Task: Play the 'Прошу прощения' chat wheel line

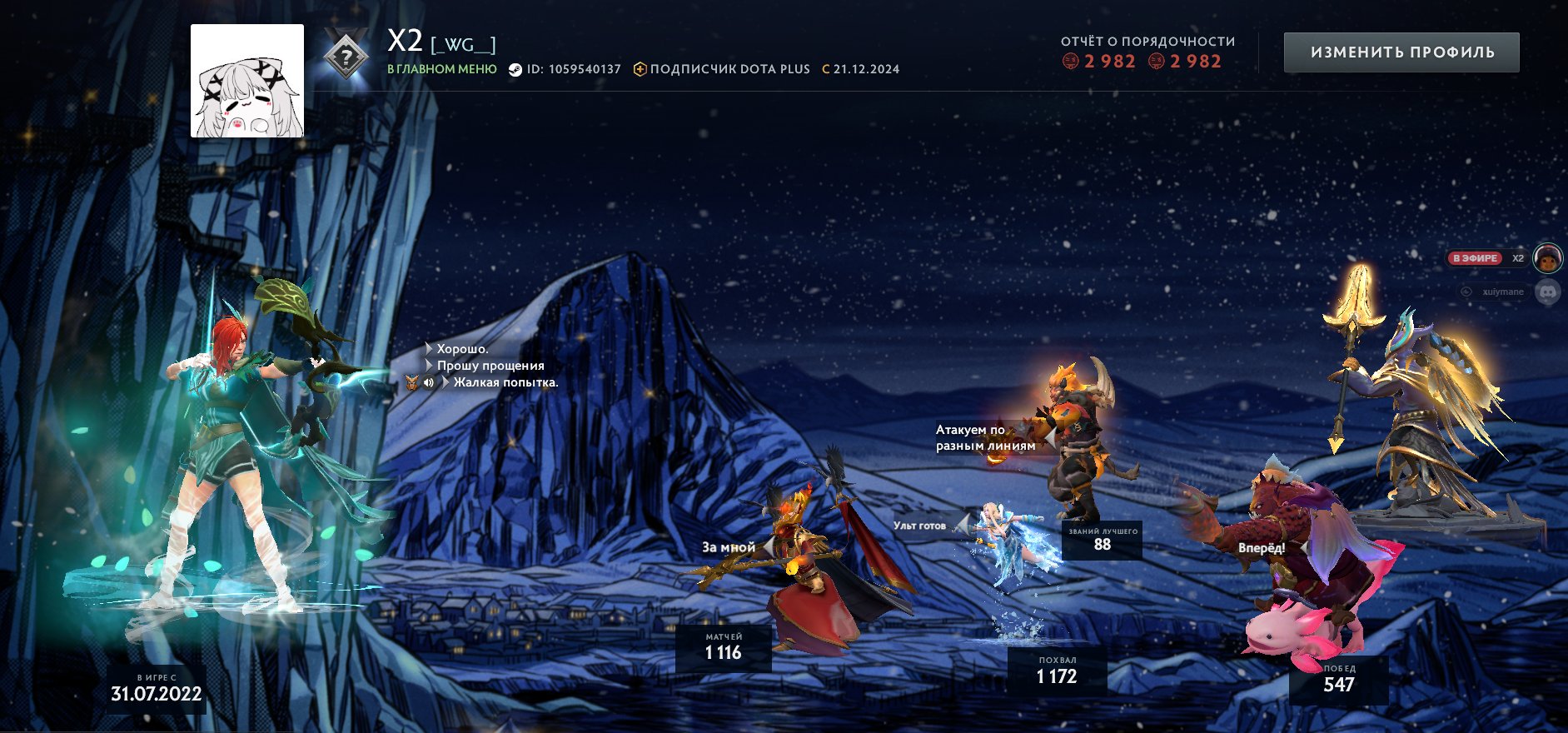Action: coord(490,366)
